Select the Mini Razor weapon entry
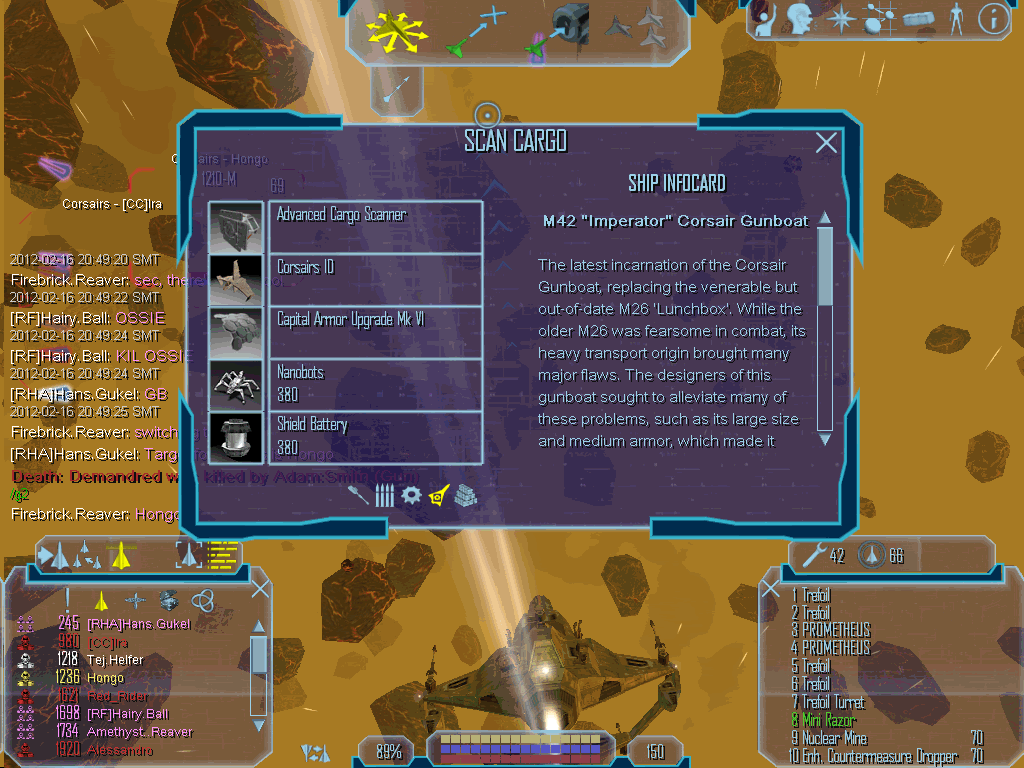The image size is (1024, 768). point(830,721)
